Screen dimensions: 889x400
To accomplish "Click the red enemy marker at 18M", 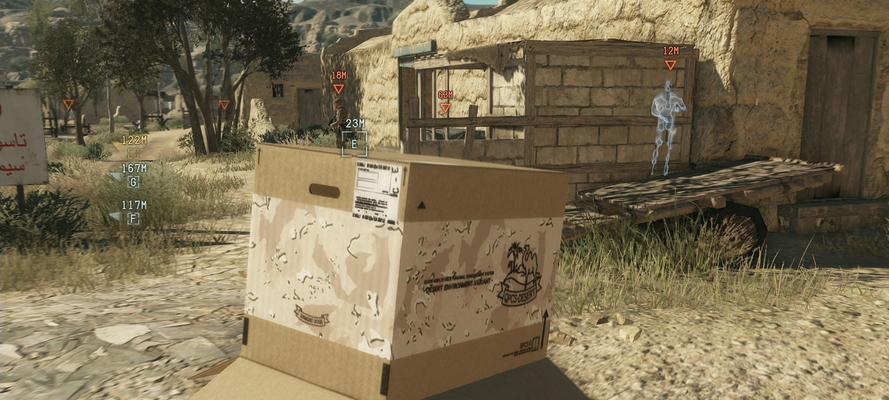I will pos(339,88).
